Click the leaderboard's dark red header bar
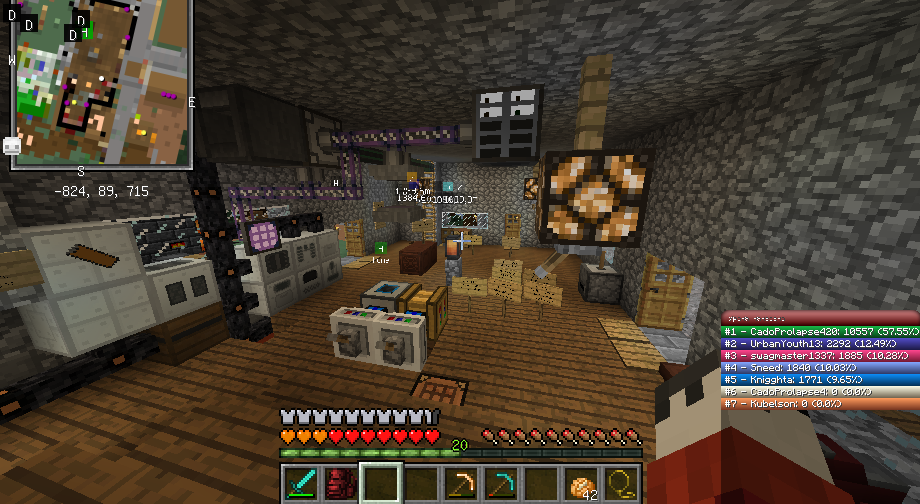 click(x=820, y=317)
